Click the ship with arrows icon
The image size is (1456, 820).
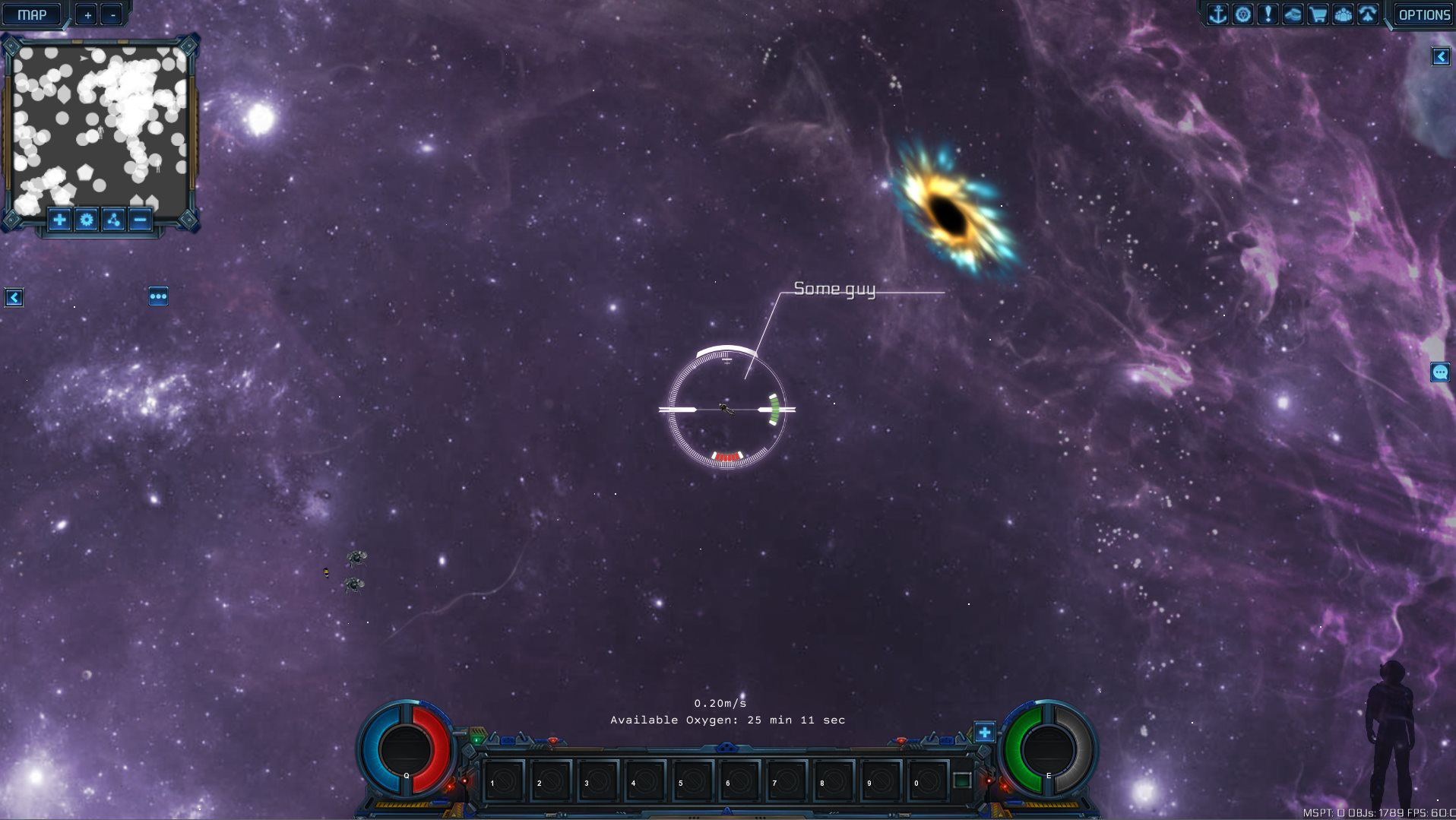point(1368,14)
